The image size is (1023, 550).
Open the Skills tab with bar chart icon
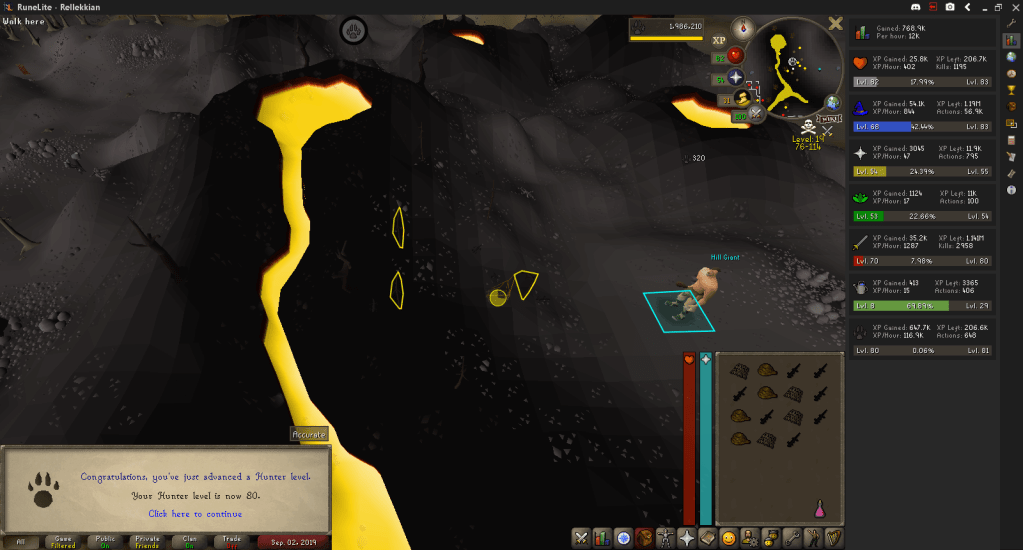[602, 537]
